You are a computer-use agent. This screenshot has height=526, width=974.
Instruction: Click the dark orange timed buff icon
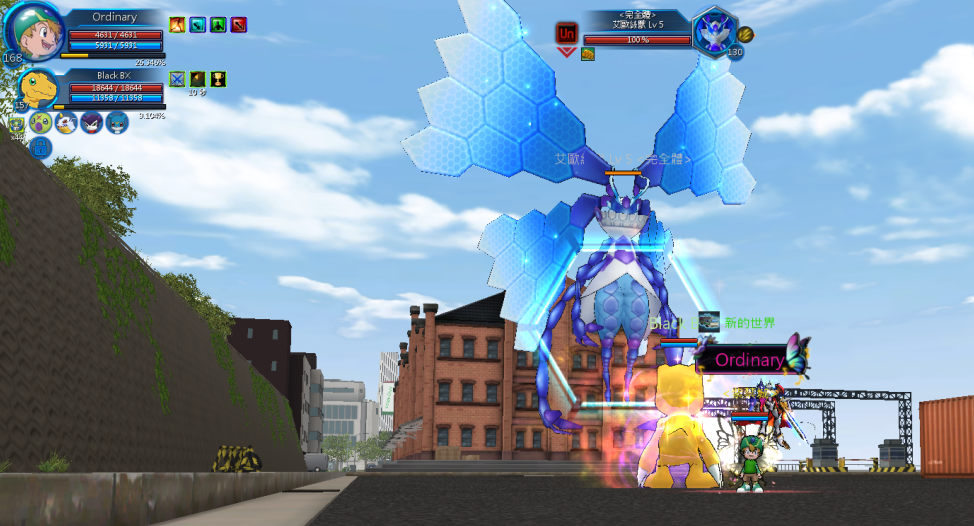pos(198,79)
